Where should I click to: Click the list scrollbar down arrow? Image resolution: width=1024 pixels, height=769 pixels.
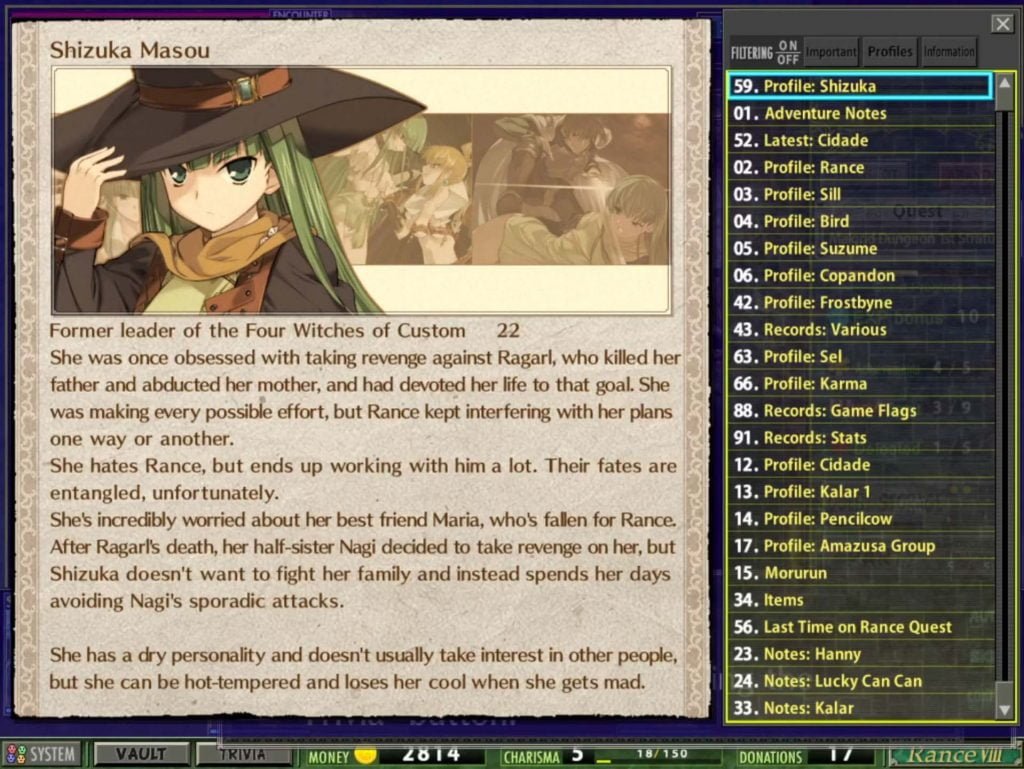[x=1005, y=709]
